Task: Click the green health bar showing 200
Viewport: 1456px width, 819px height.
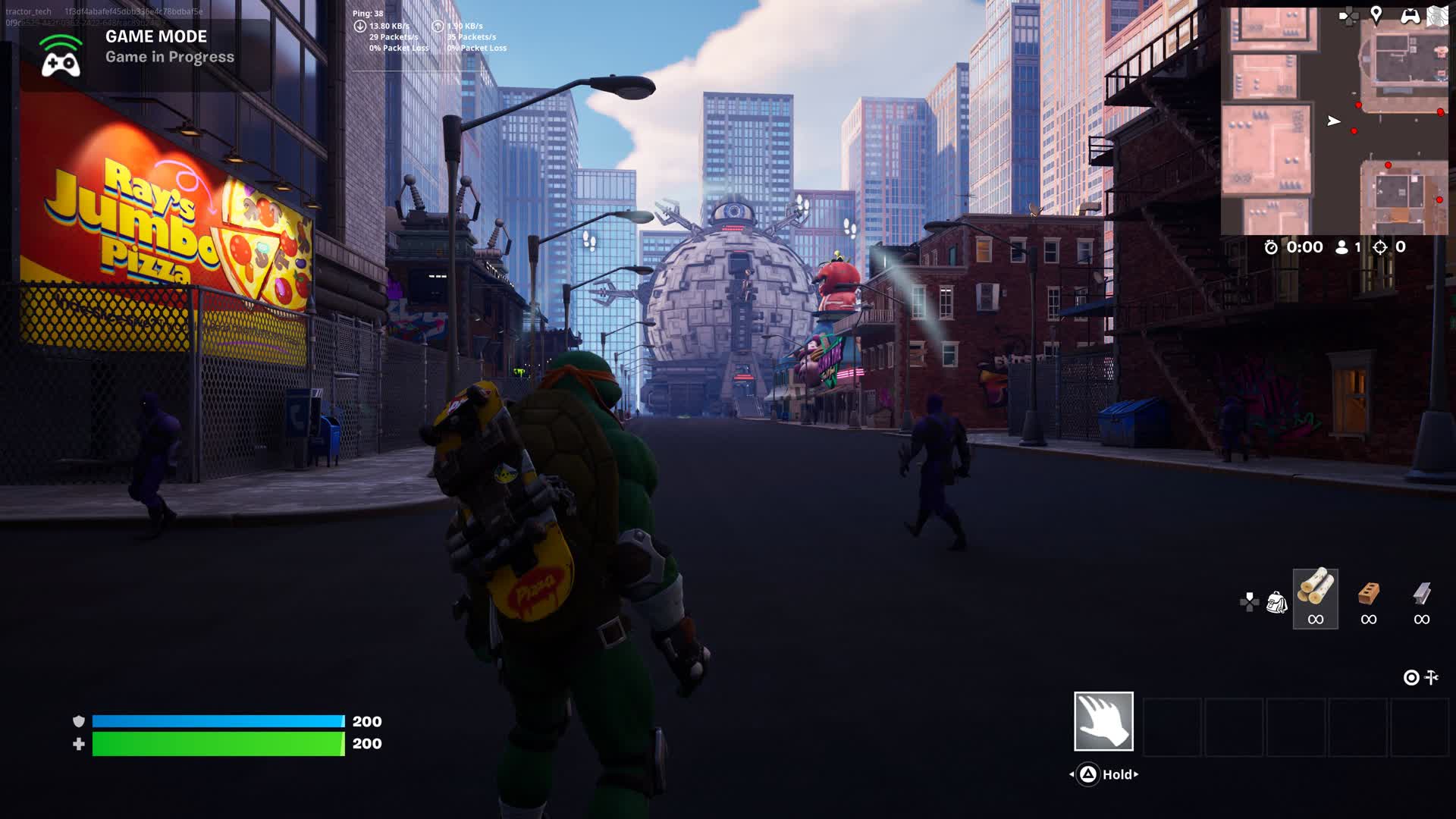Action: pyautogui.click(x=216, y=745)
